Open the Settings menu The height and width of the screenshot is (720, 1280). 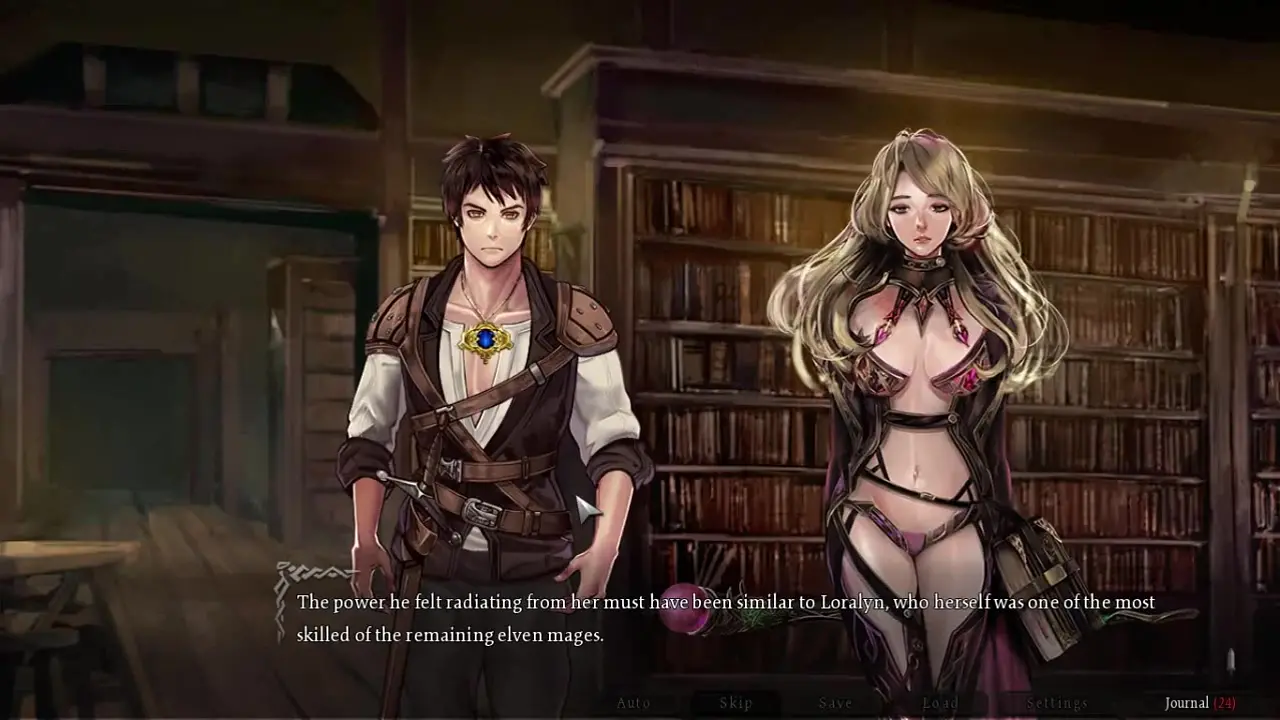click(x=1057, y=703)
